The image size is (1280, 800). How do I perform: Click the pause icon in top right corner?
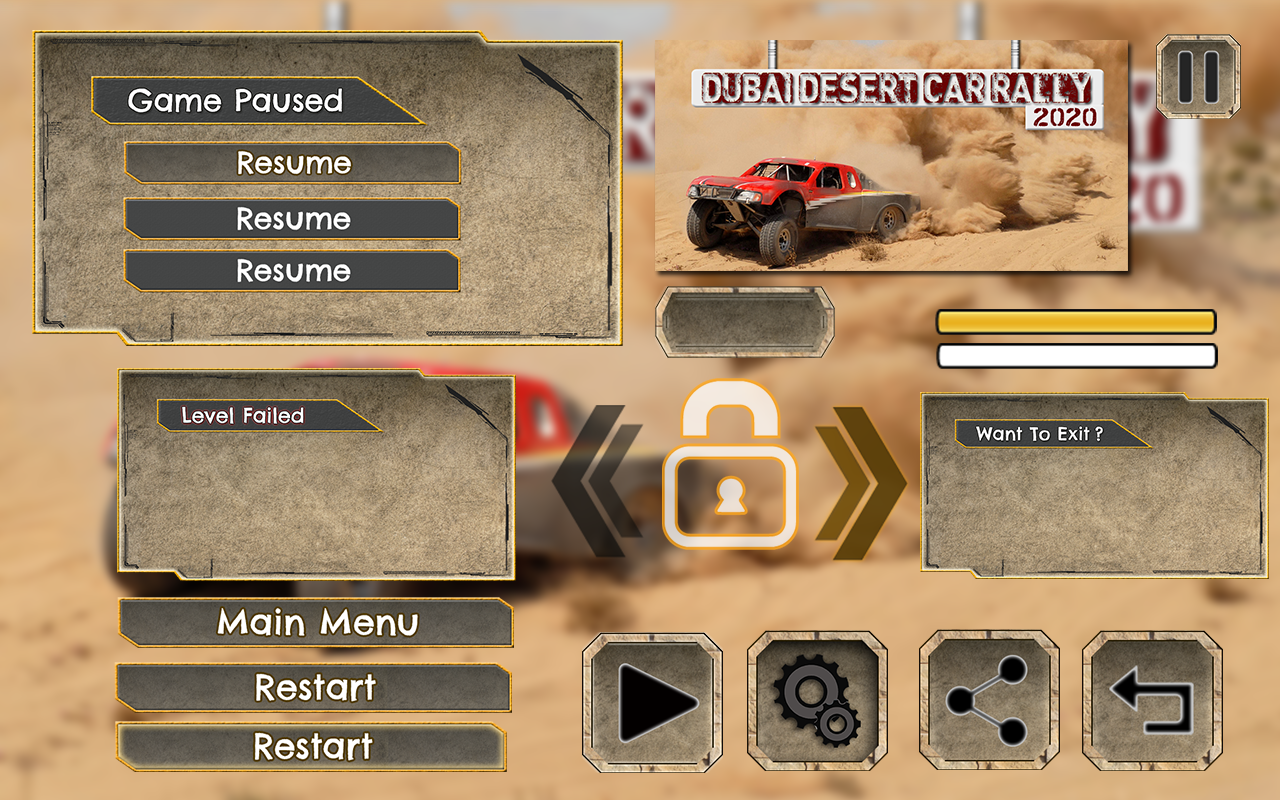pyautogui.click(x=1197, y=77)
